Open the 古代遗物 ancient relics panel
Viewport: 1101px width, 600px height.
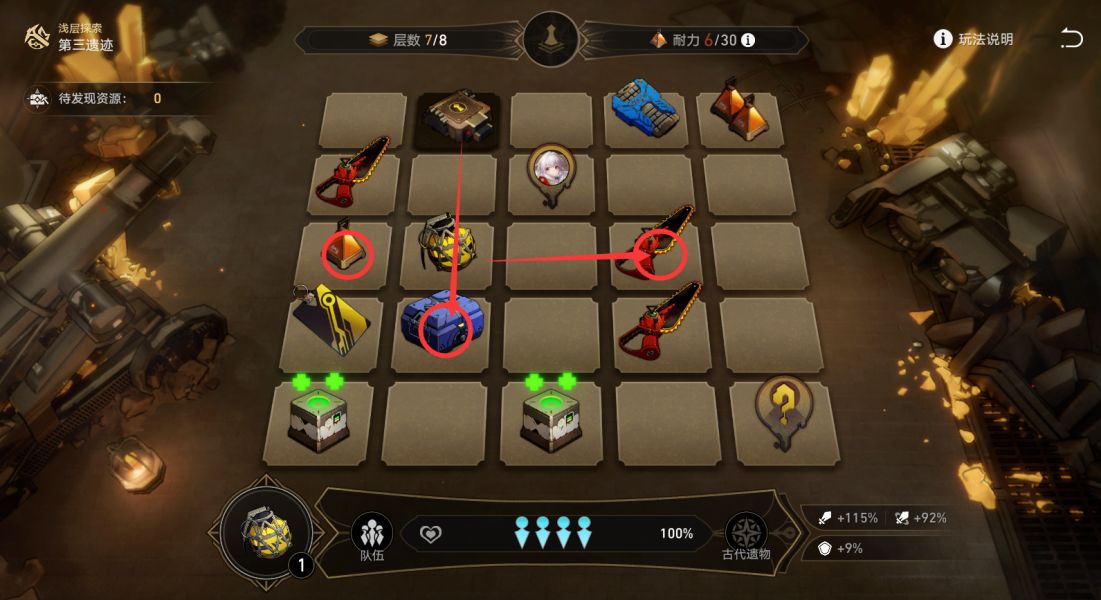tap(746, 535)
